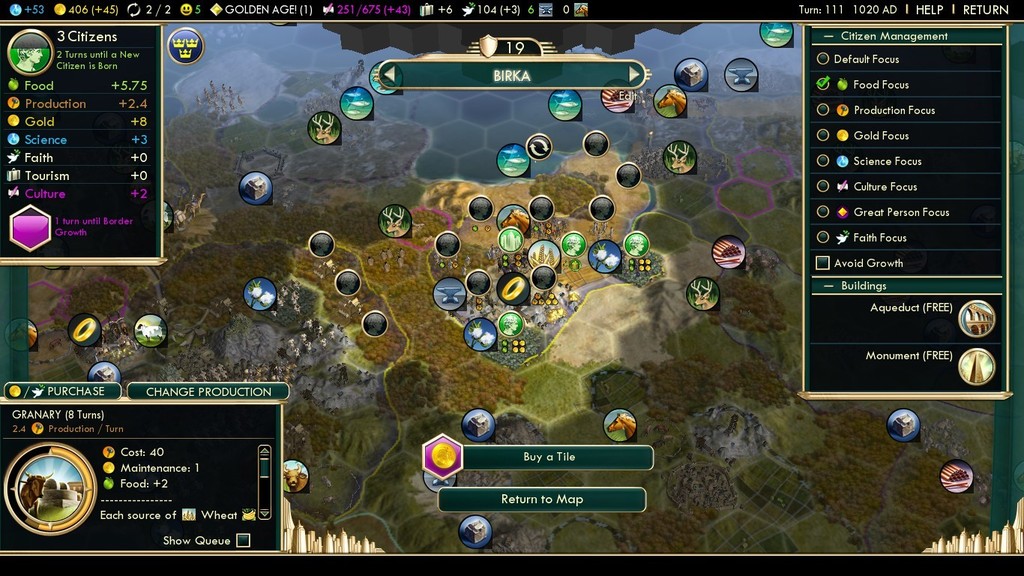Go to next city with right arrow
Screen dimensions: 1024x576
click(x=634, y=75)
